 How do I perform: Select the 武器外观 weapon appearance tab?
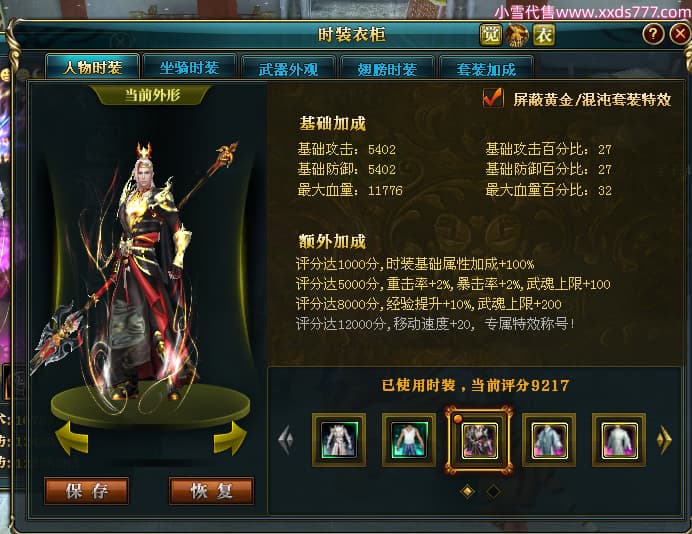click(287, 69)
